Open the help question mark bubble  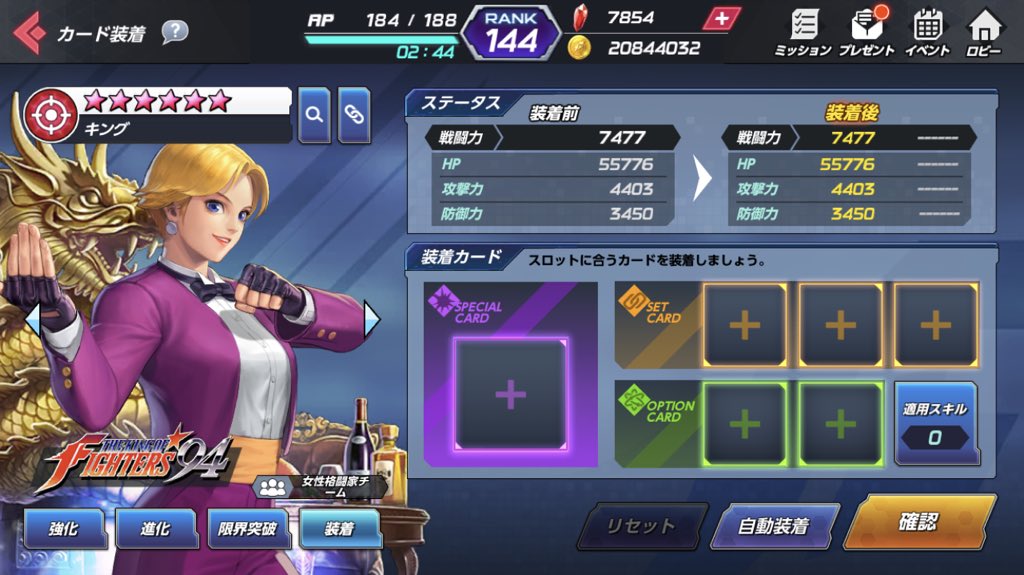coord(174,32)
